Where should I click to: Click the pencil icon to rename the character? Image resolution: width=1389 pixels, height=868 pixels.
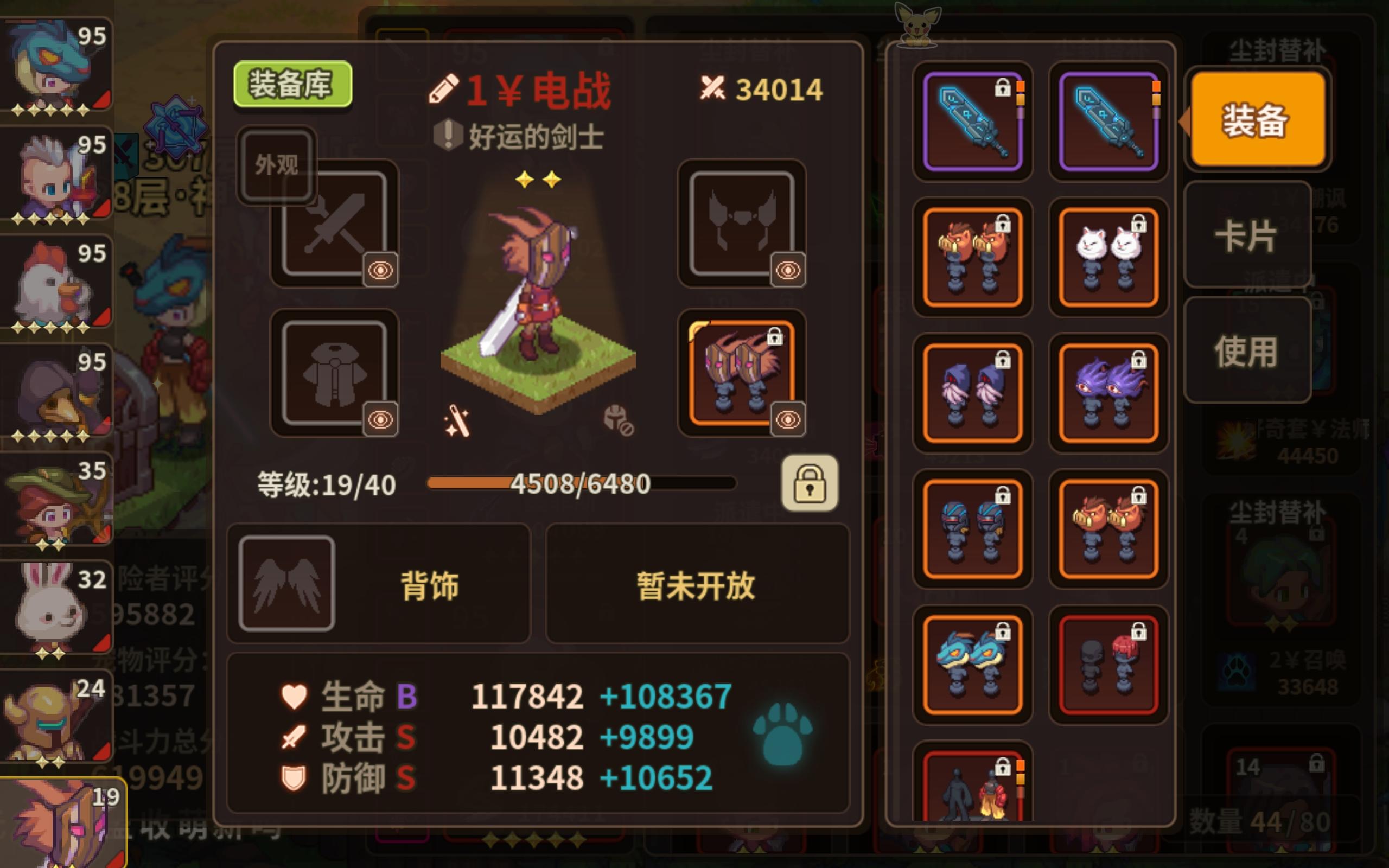(x=447, y=89)
